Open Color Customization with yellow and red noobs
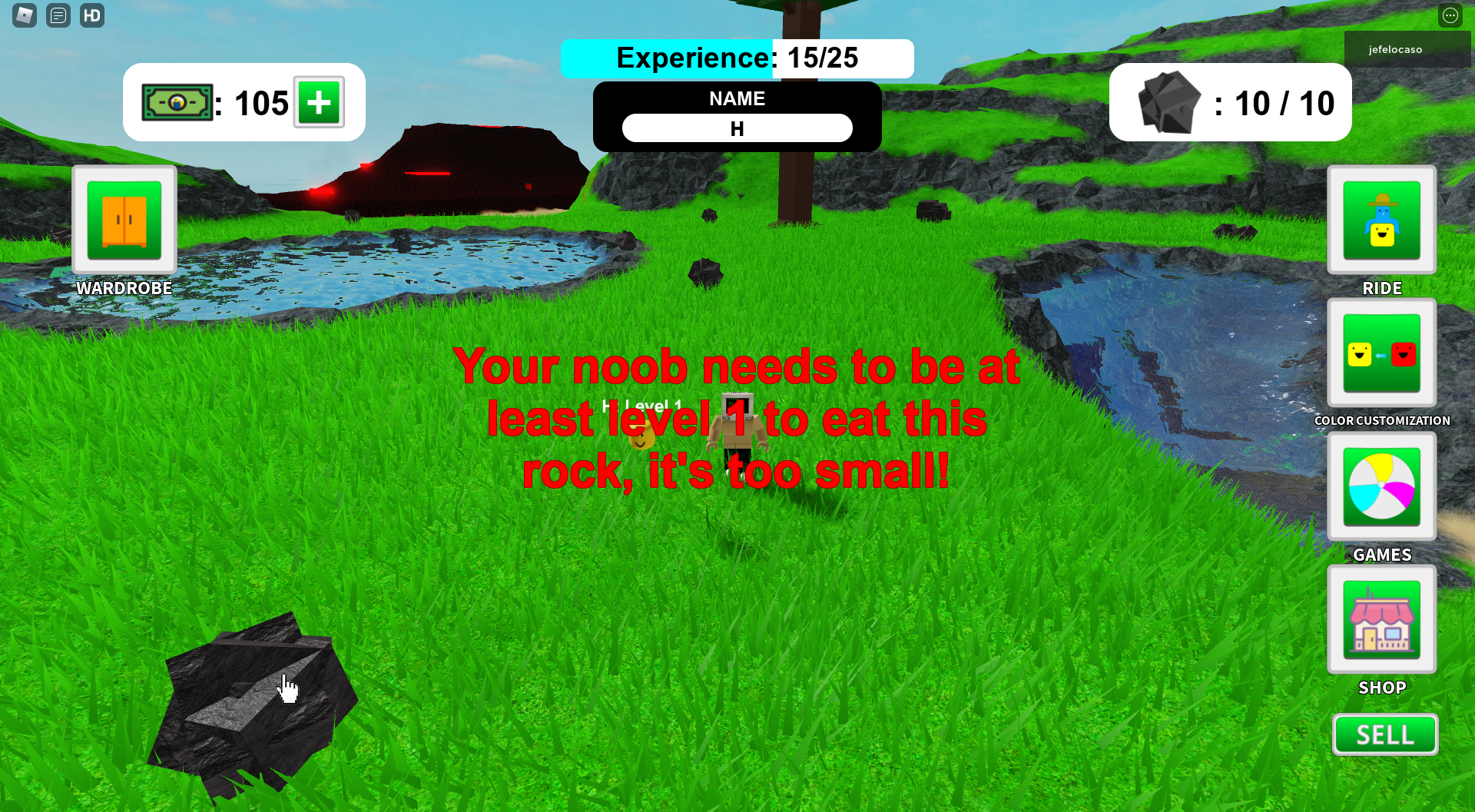 coord(1381,353)
